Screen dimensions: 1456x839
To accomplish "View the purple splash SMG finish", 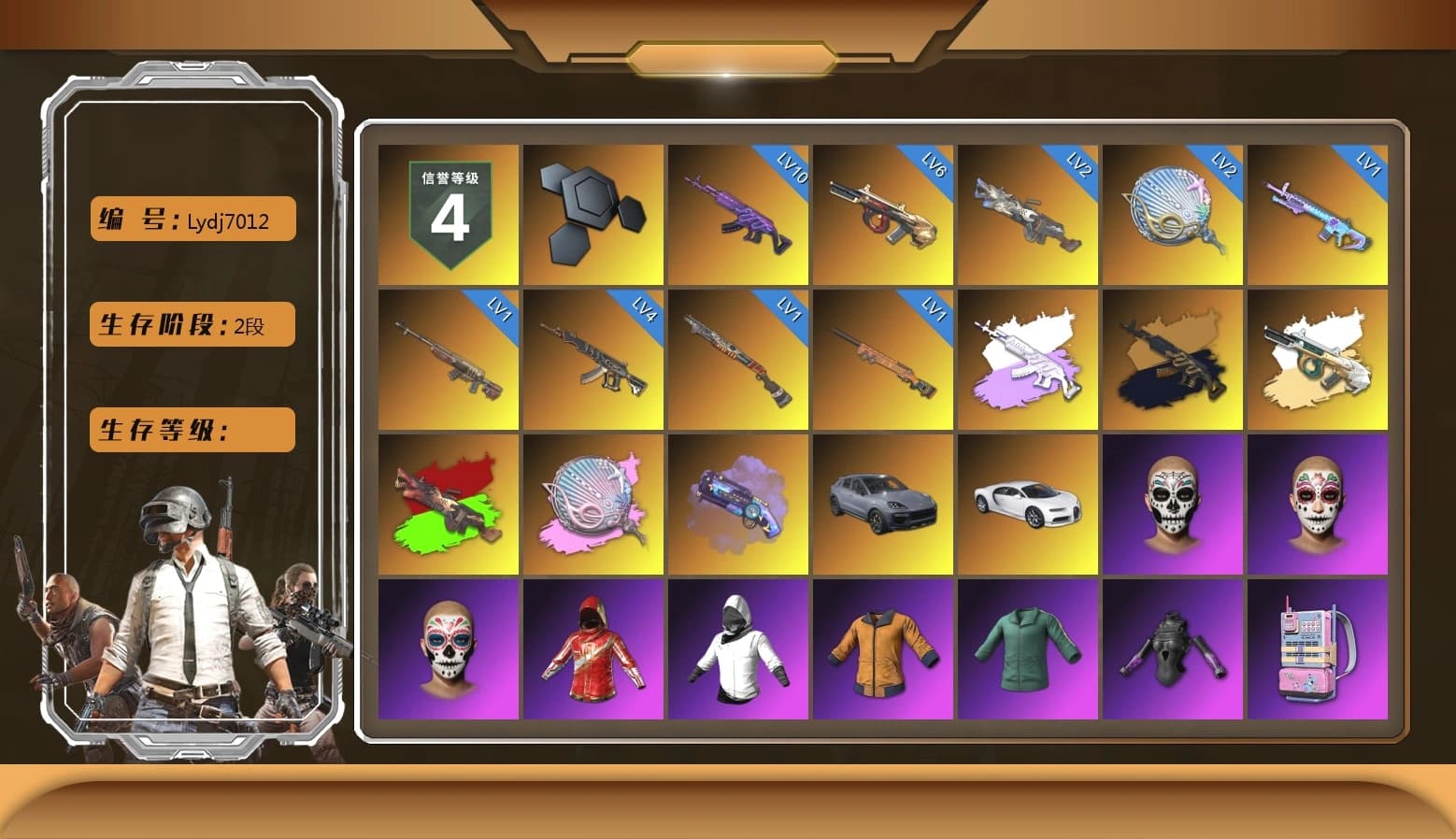I will coord(1028,360).
